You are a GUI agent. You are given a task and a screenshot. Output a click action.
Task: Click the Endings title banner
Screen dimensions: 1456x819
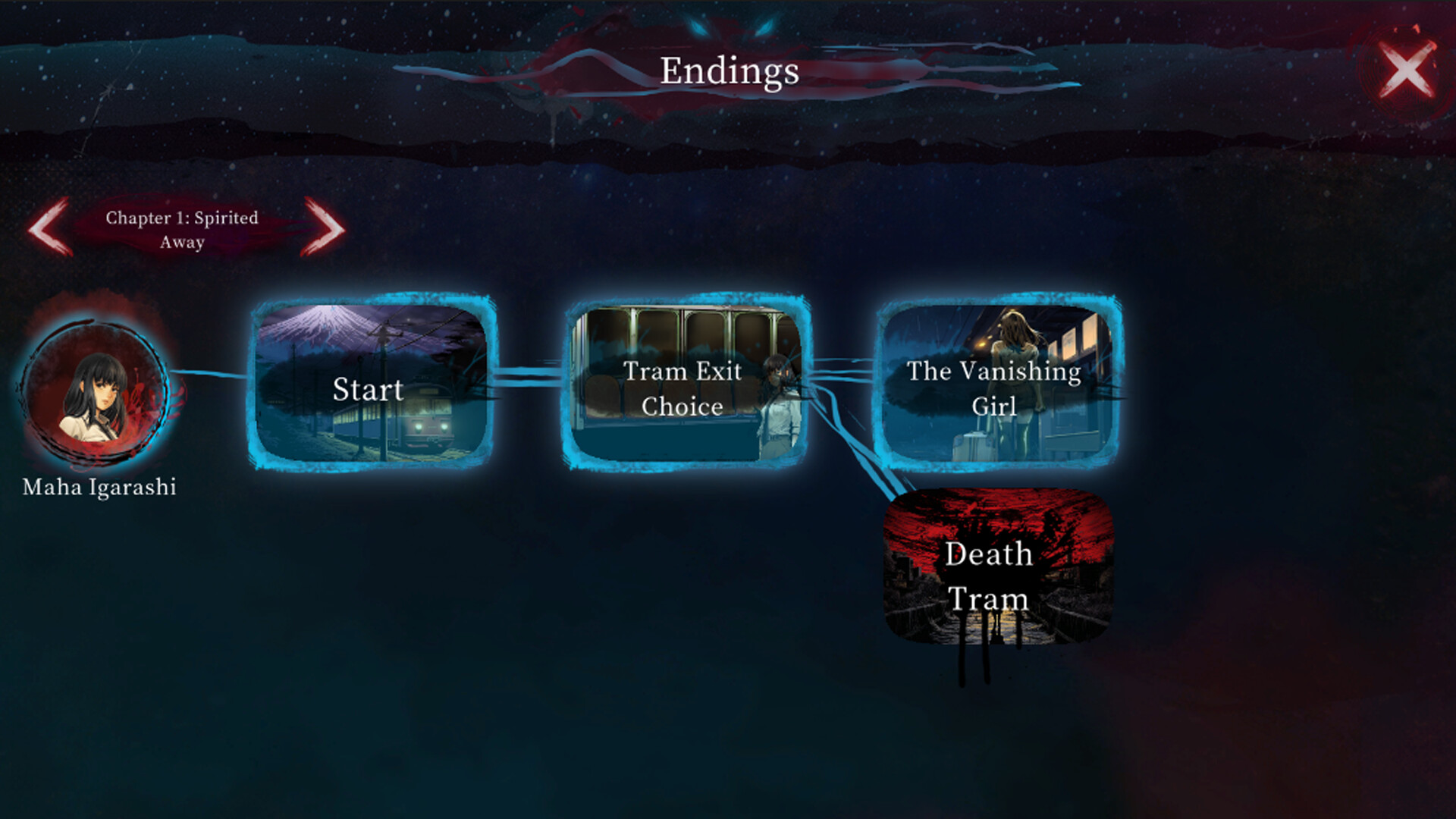pyautogui.click(x=730, y=72)
